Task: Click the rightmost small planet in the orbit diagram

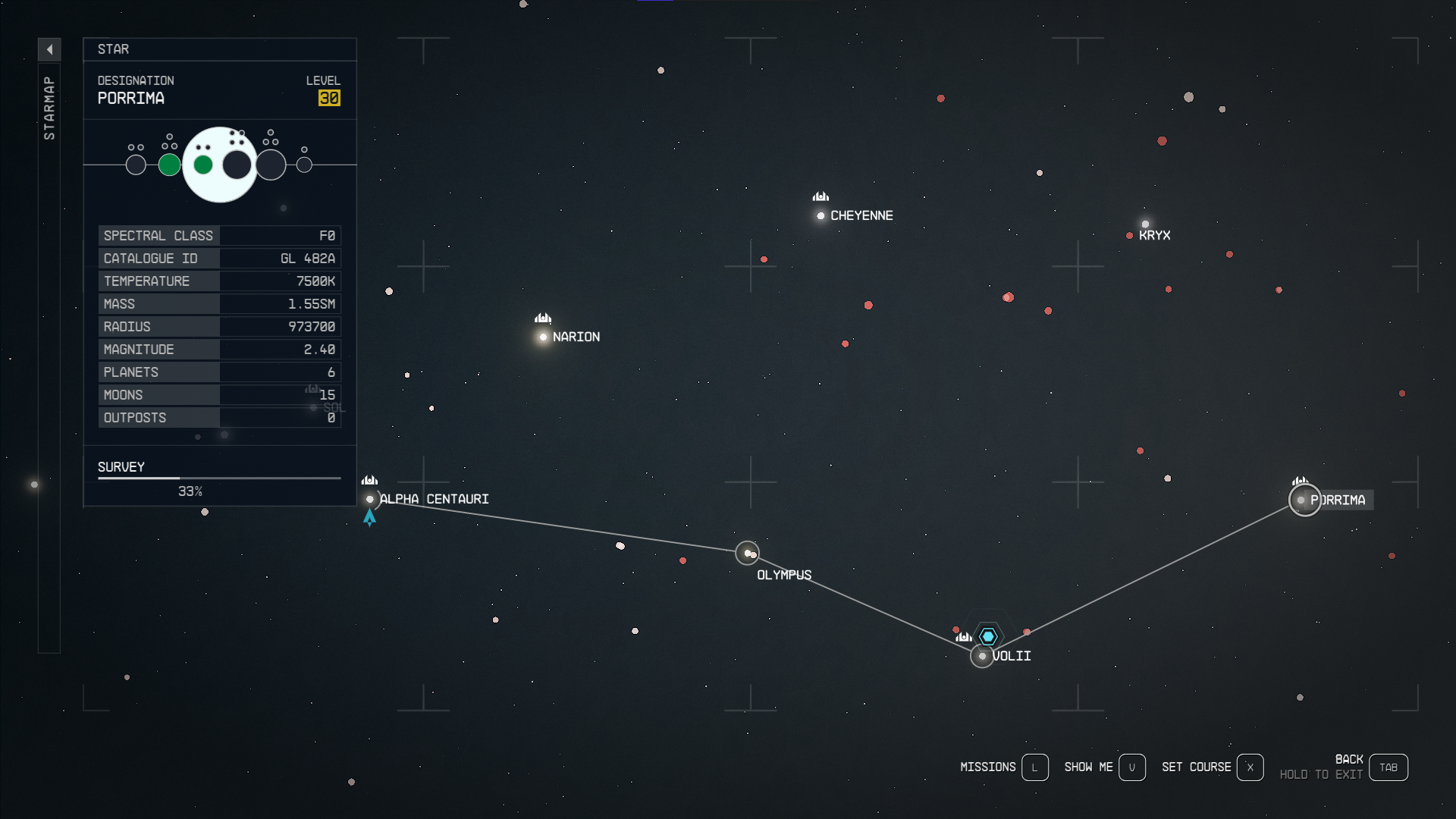Action: [304, 165]
